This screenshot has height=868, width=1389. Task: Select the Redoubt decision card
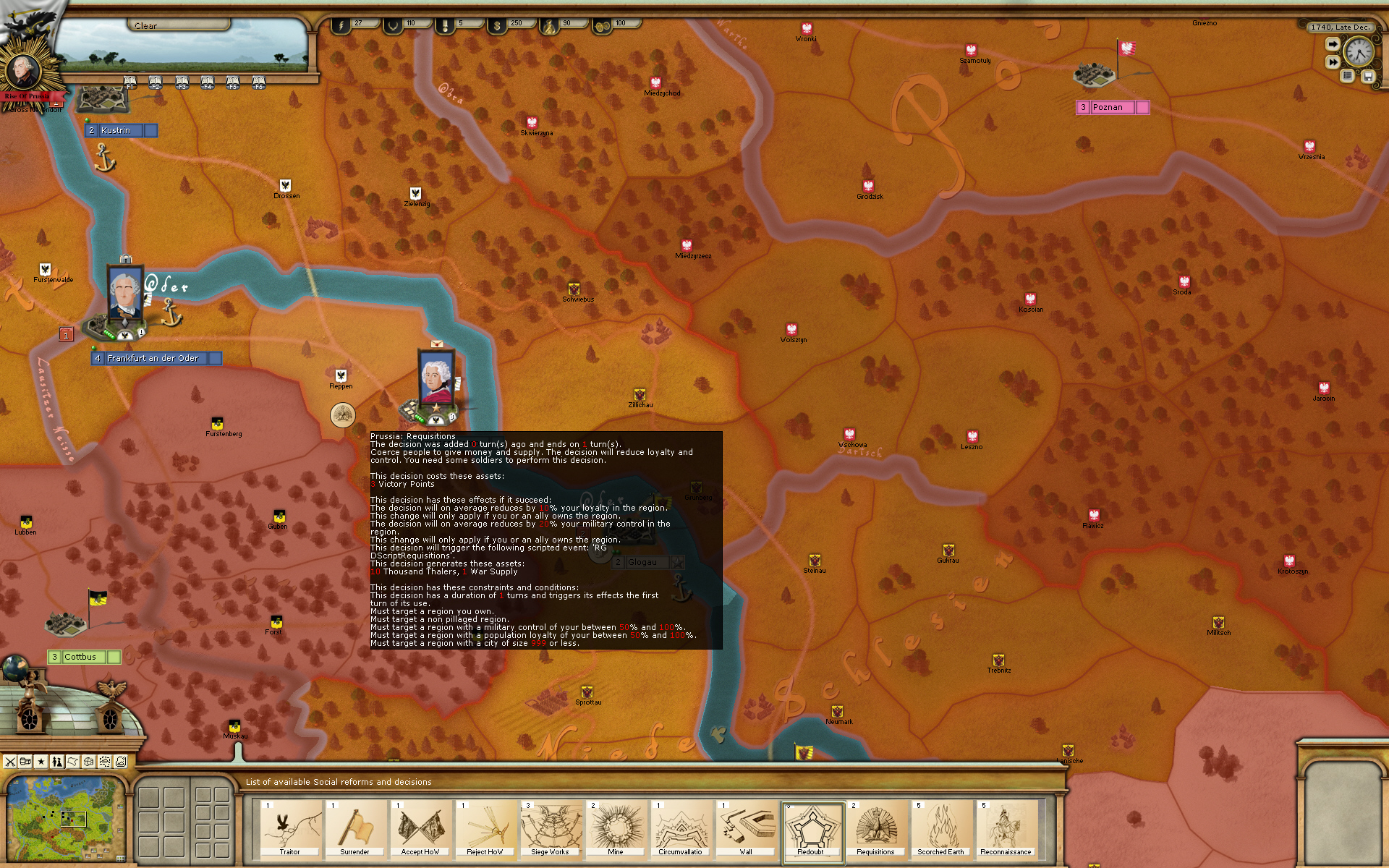point(812,830)
